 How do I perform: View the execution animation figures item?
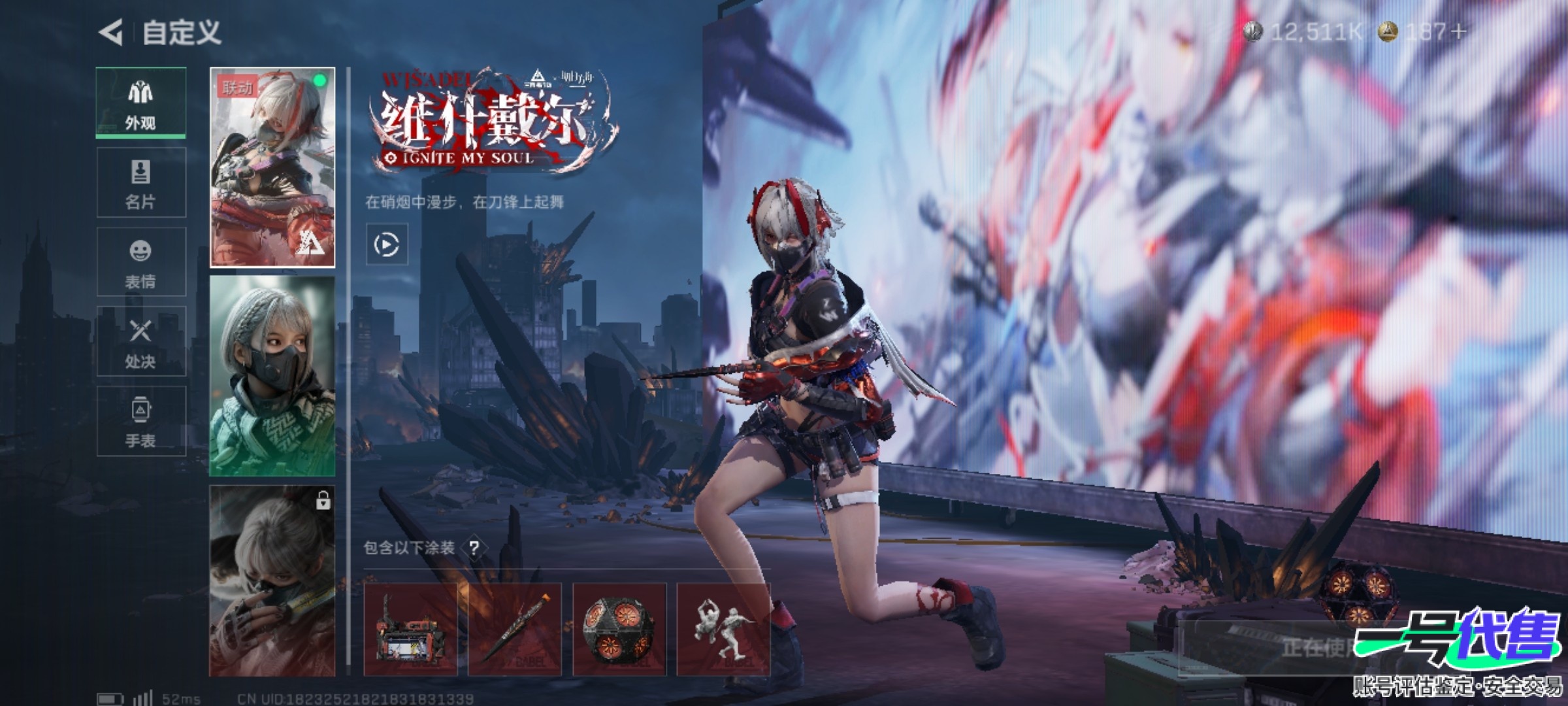(724, 630)
